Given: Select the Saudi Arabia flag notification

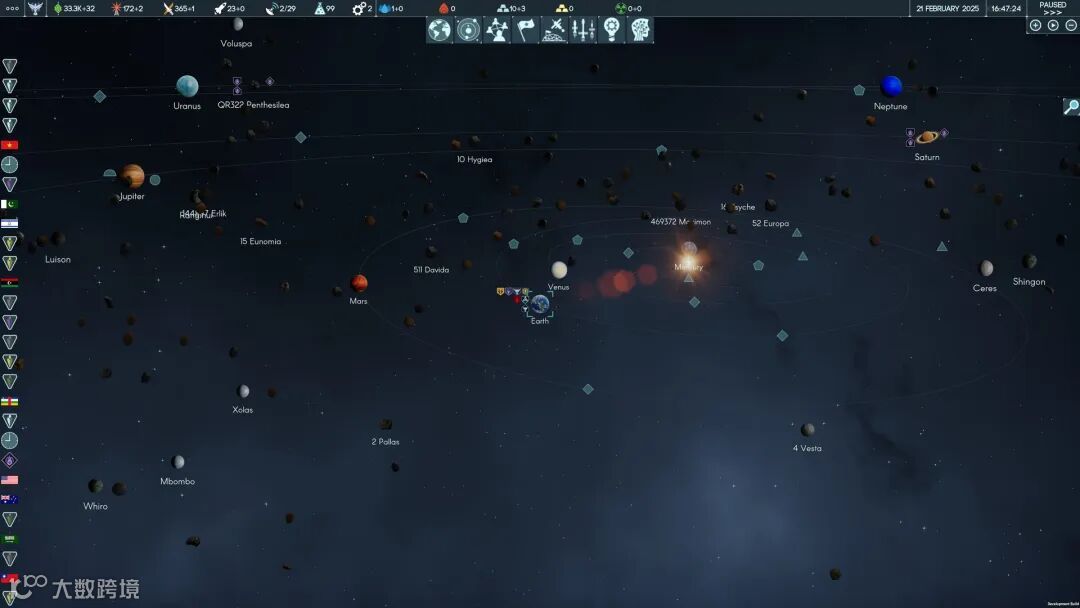Looking at the screenshot, I should point(10,539).
